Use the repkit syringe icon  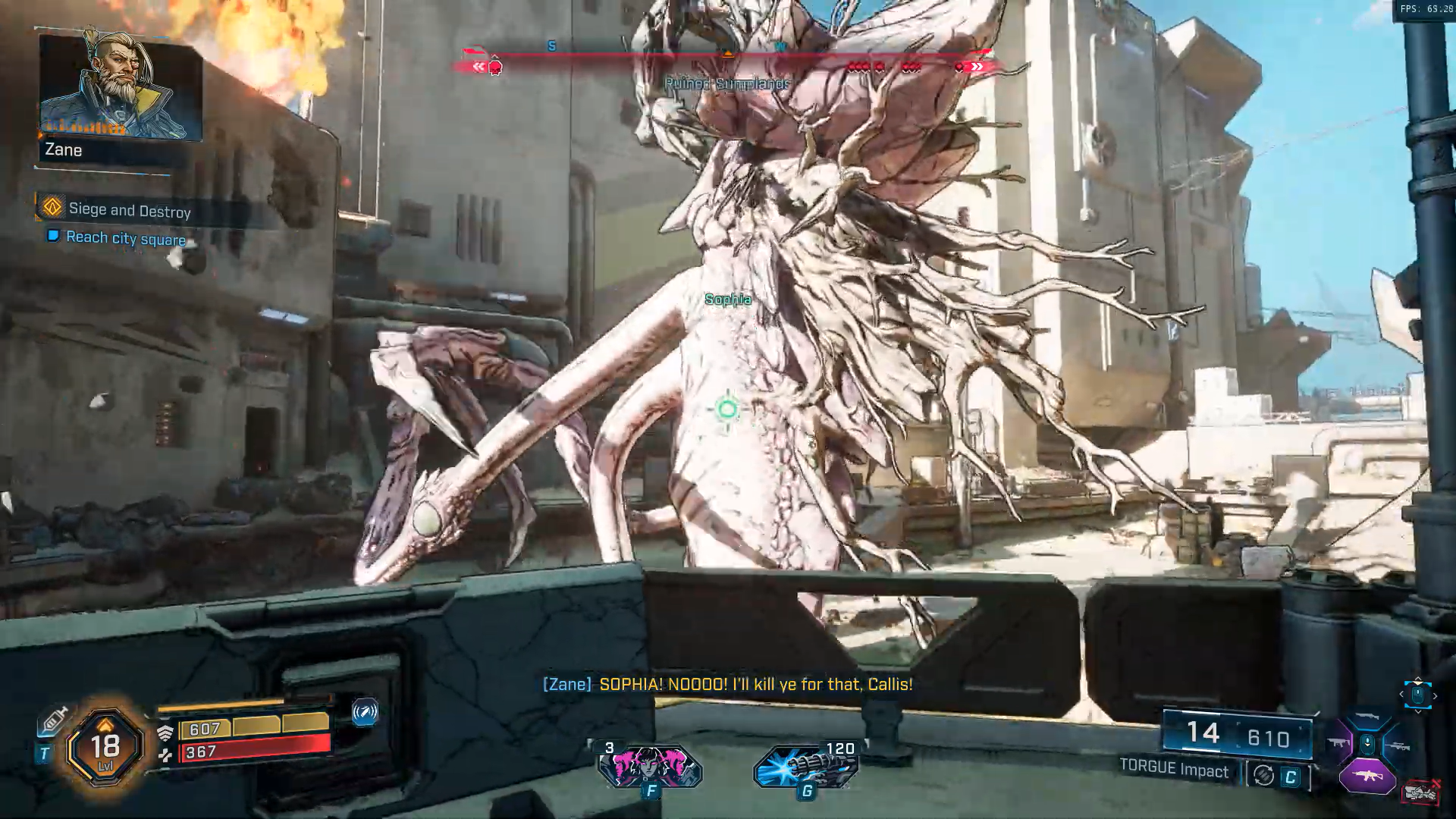coord(54,720)
